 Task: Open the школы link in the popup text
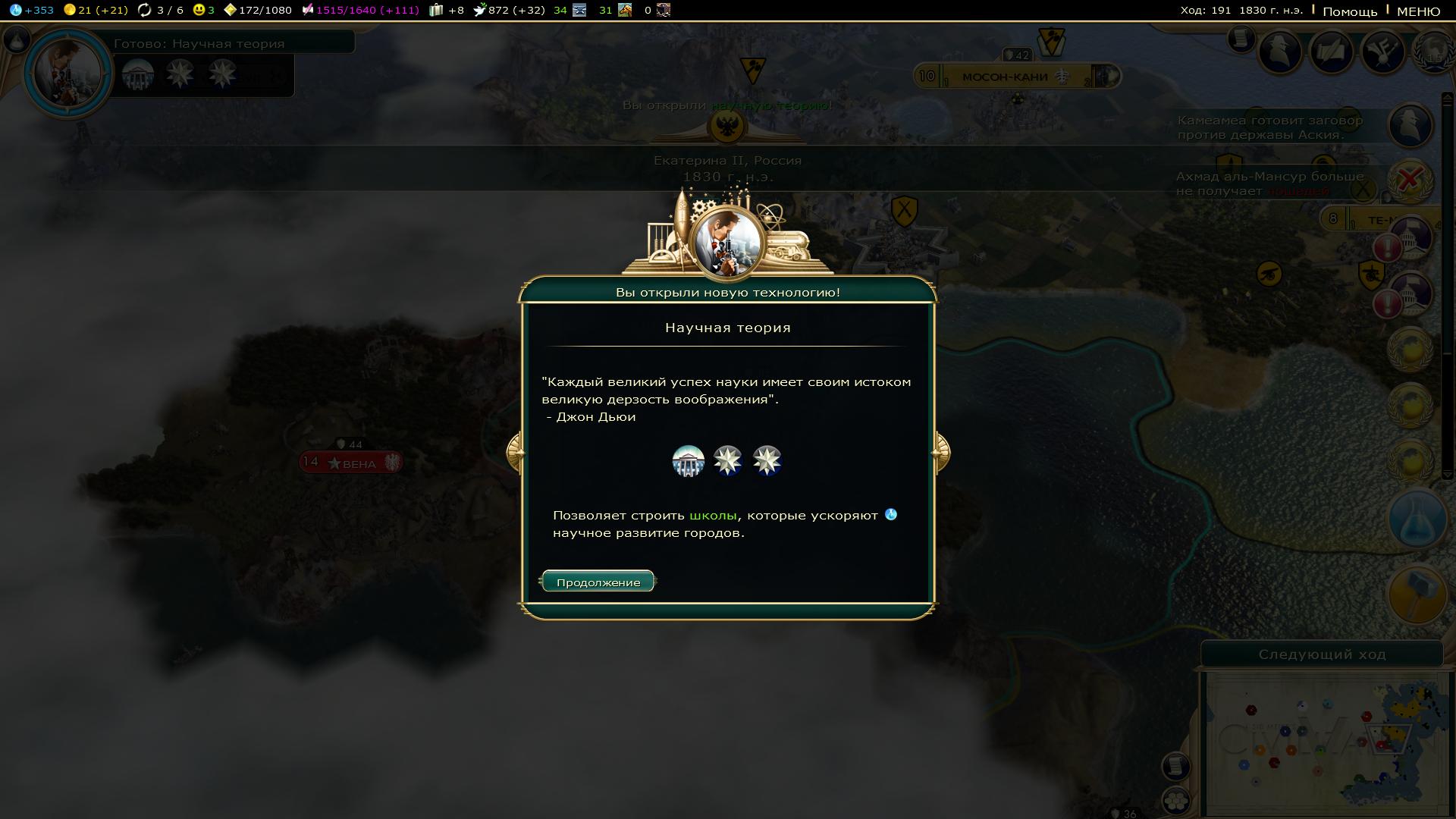coord(713,516)
